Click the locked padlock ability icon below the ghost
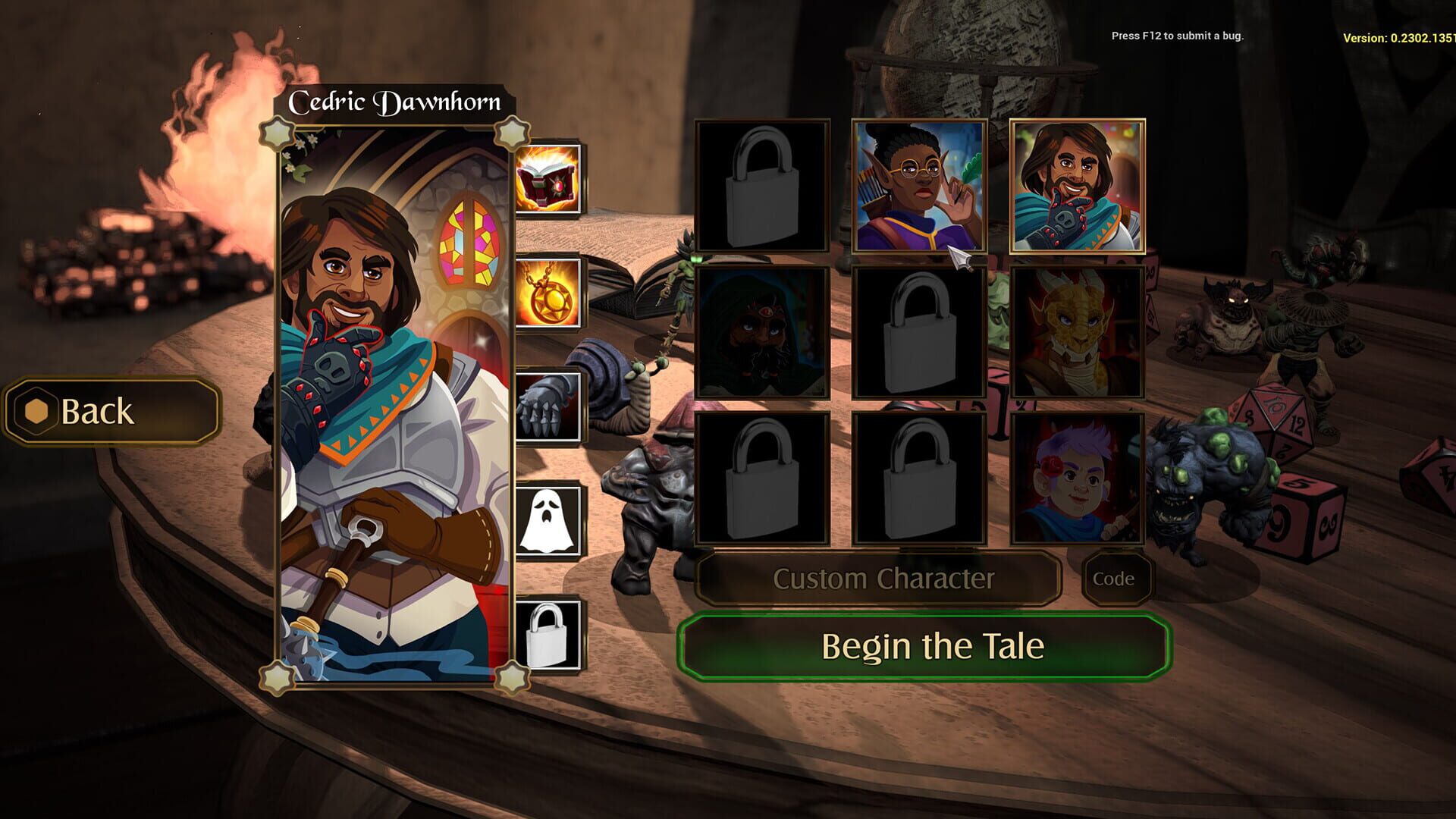The width and height of the screenshot is (1456, 819). 548,634
